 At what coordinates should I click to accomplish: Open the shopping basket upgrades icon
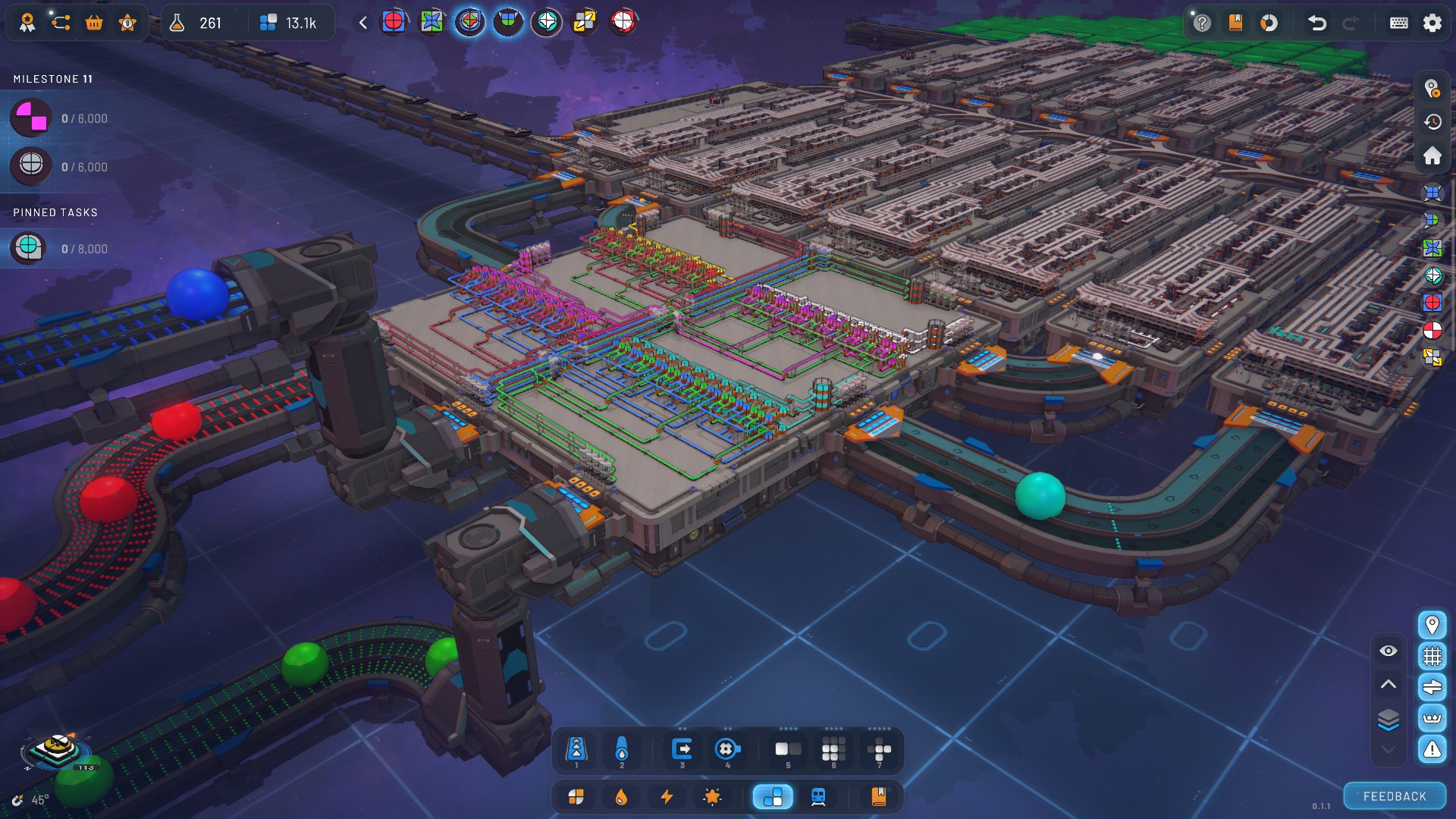tap(94, 23)
